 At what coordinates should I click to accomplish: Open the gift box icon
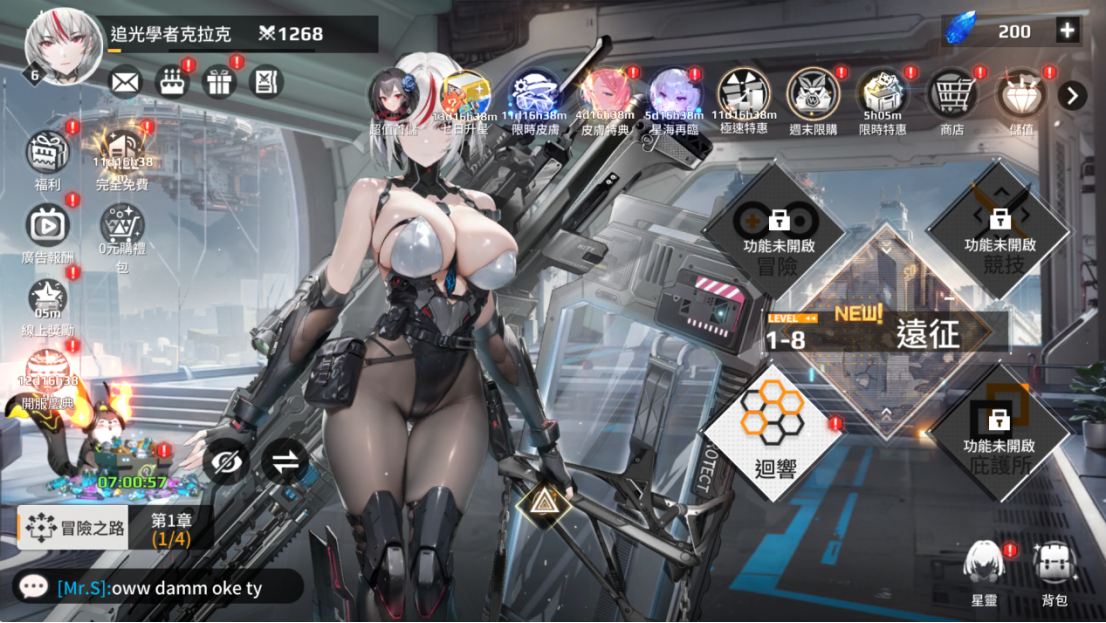point(219,81)
